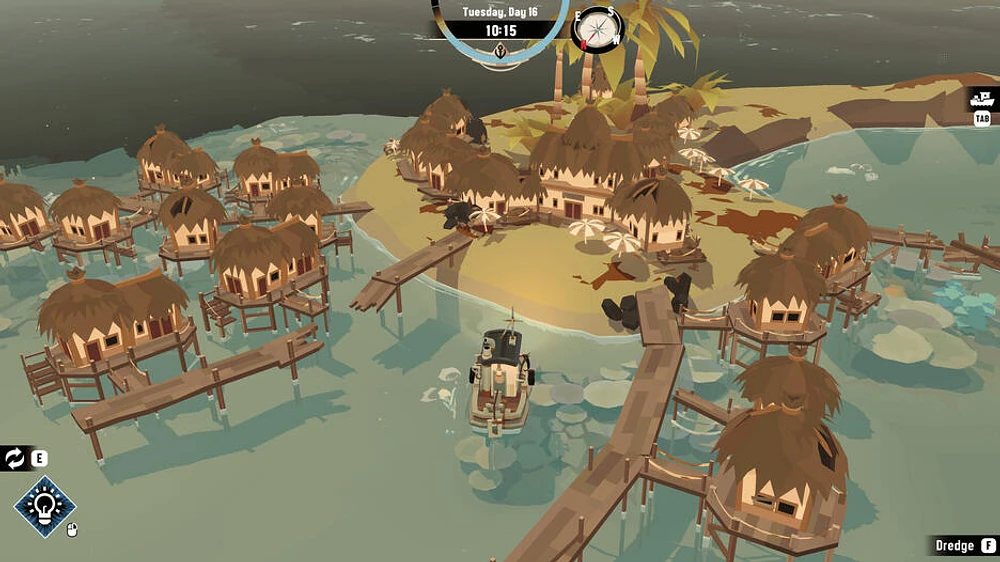The height and width of the screenshot is (562, 1000).
Task: Activate the light bulb ability icon
Action: 45,507
